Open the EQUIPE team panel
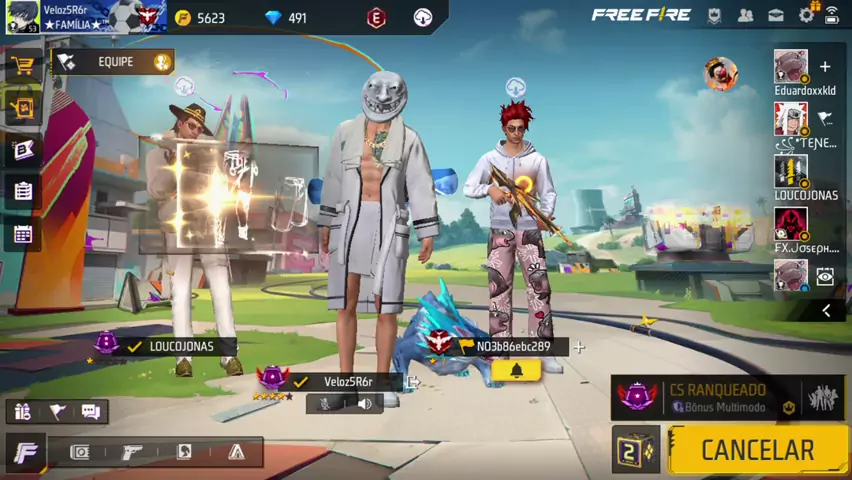Image resolution: width=852 pixels, height=480 pixels. click(114, 62)
